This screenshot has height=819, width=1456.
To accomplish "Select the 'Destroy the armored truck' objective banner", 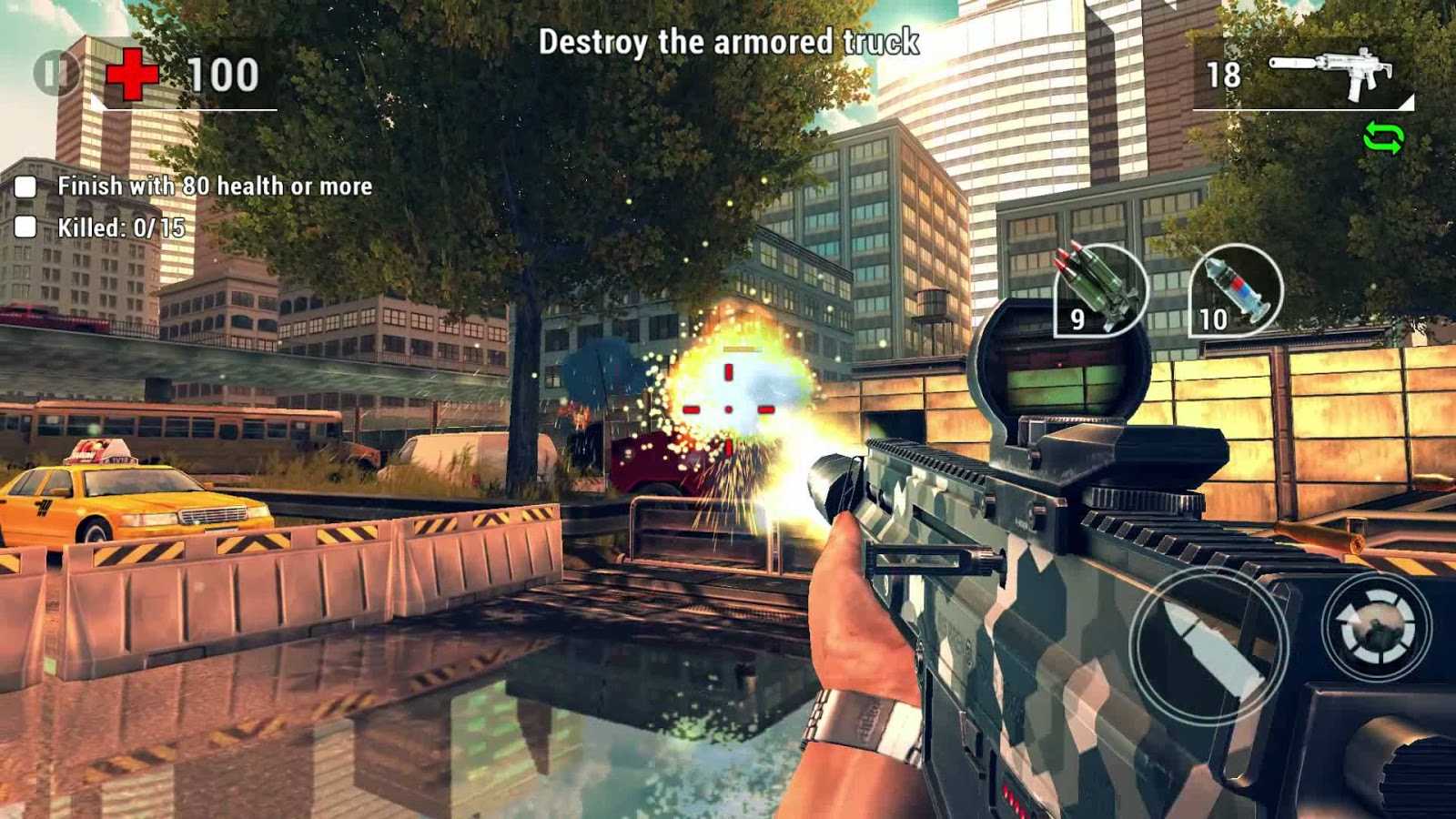I will tap(728, 41).
